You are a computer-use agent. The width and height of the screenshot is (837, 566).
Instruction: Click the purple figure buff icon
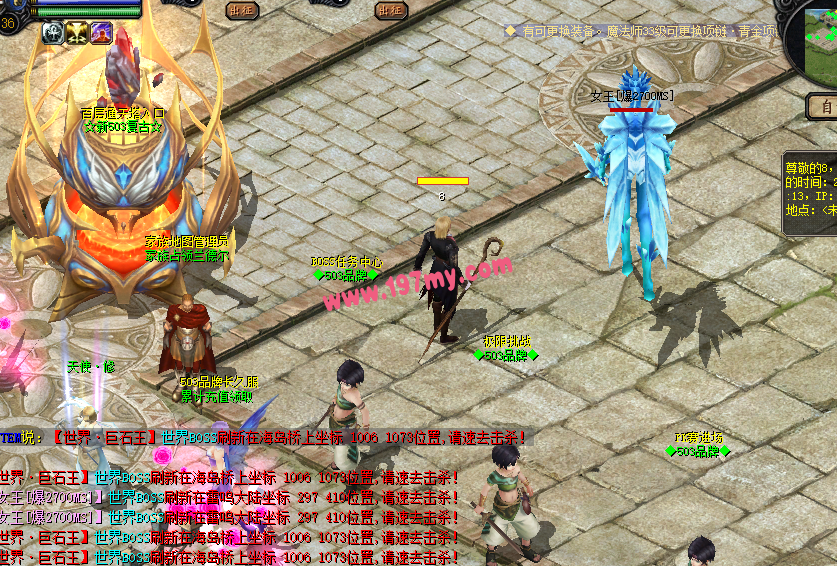(101, 33)
